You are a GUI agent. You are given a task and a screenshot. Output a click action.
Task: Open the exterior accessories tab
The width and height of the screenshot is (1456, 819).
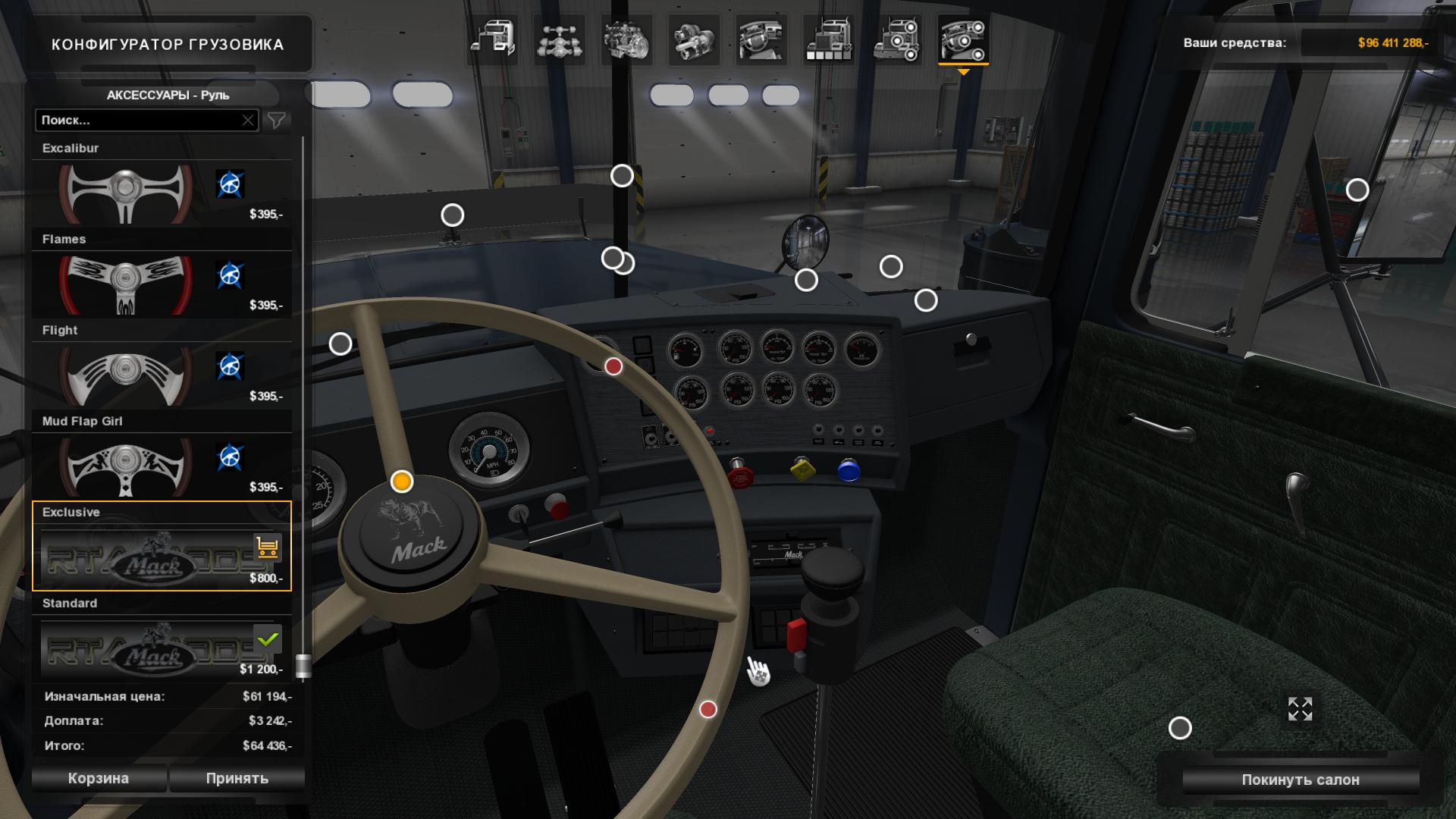(896, 39)
